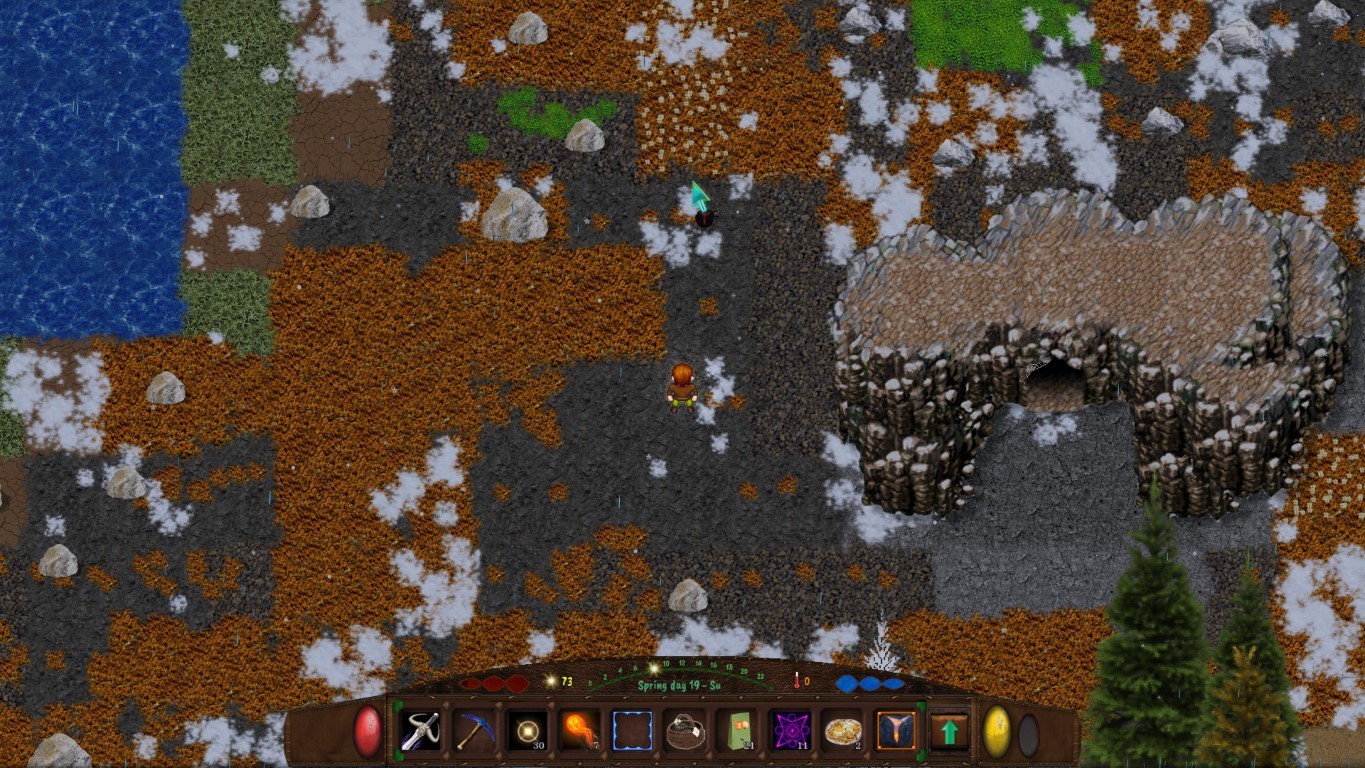Select the sword hotbar slot
Screen dimensions: 1365x768
pyautogui.click(x=420, y=731)
